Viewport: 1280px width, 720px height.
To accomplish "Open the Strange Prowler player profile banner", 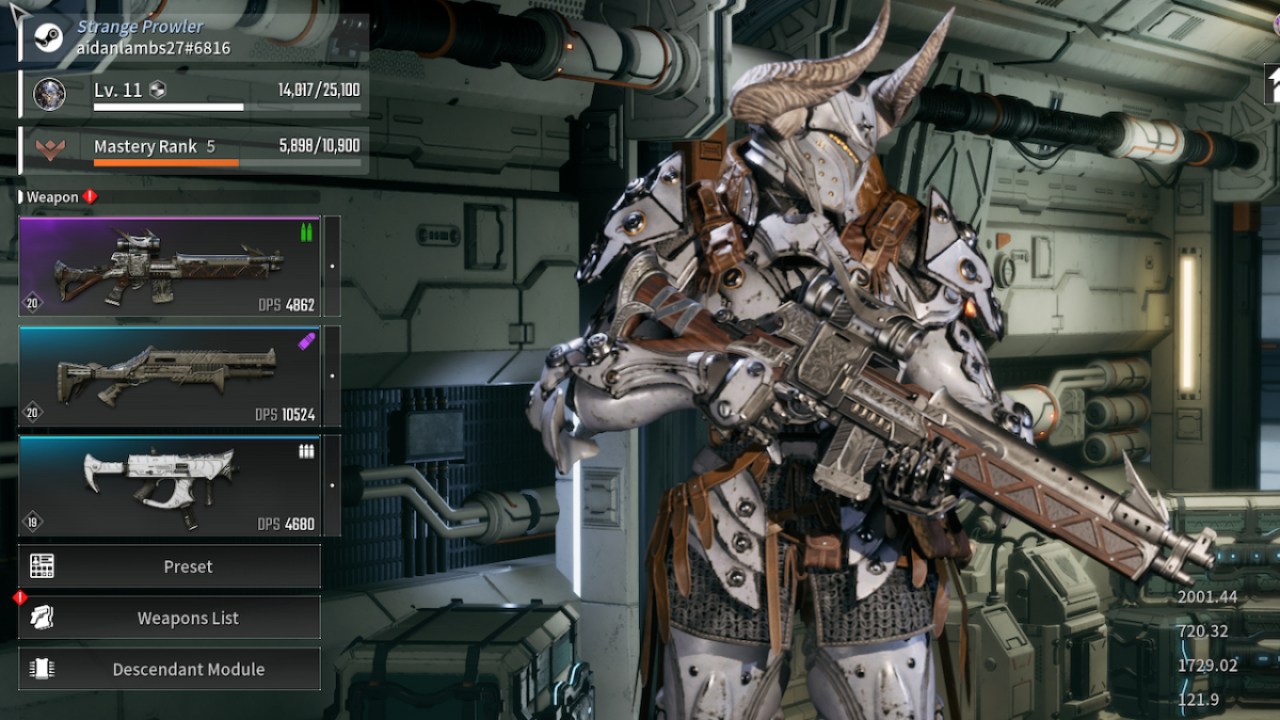I will coord(194,37).
